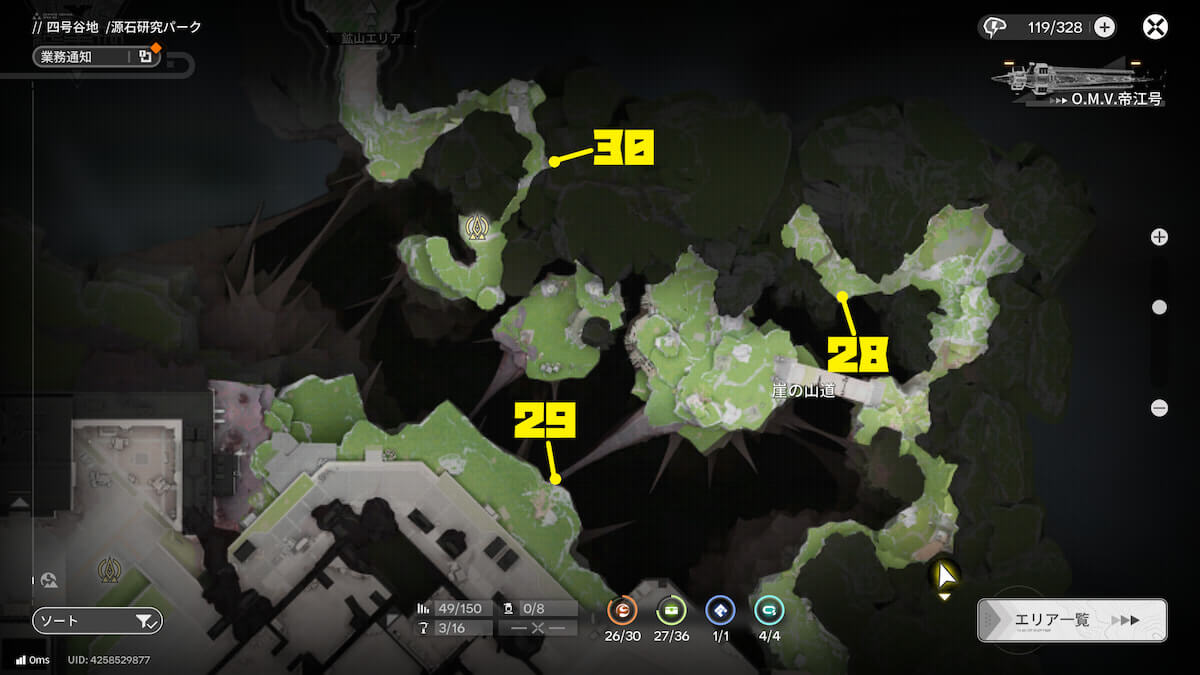Image resolution: width=1200 pixels, height=675 pixels.
Task: Select the teleport marker near 鉱山エリア path
Action: (478, 228)
